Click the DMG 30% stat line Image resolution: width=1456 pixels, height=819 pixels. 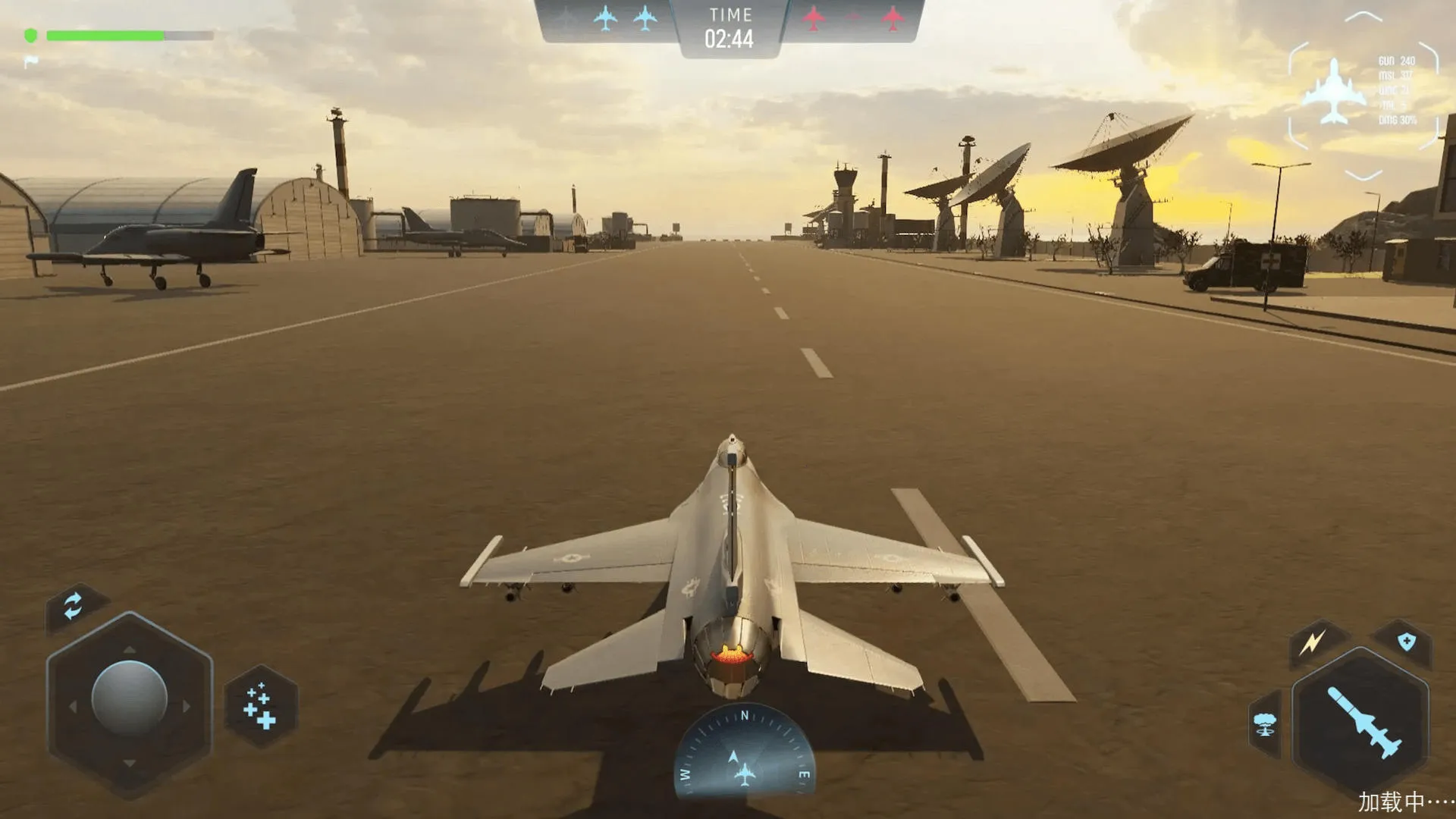[1397, 118]
